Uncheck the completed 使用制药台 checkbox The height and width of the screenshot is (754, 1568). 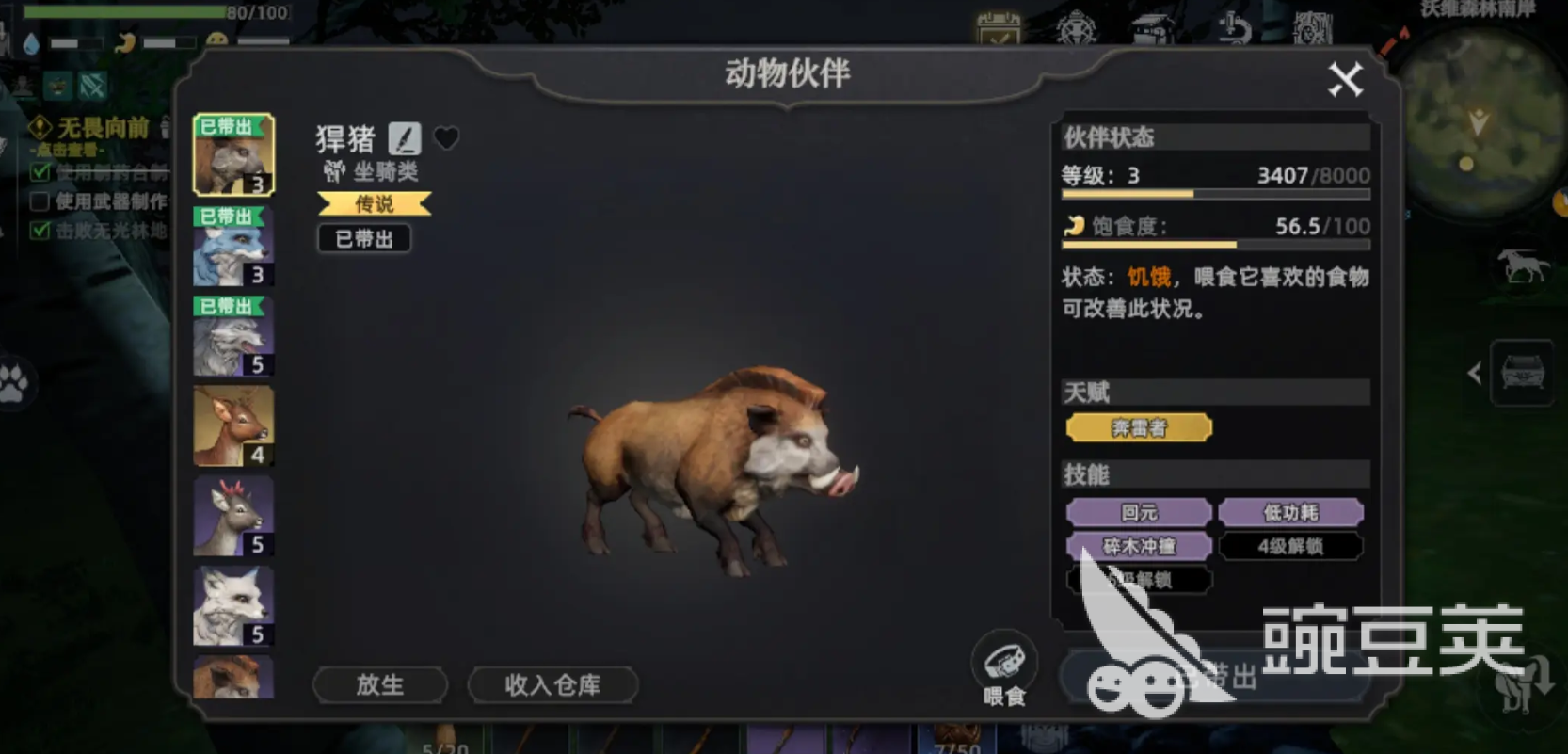click(x=39, y=173)
